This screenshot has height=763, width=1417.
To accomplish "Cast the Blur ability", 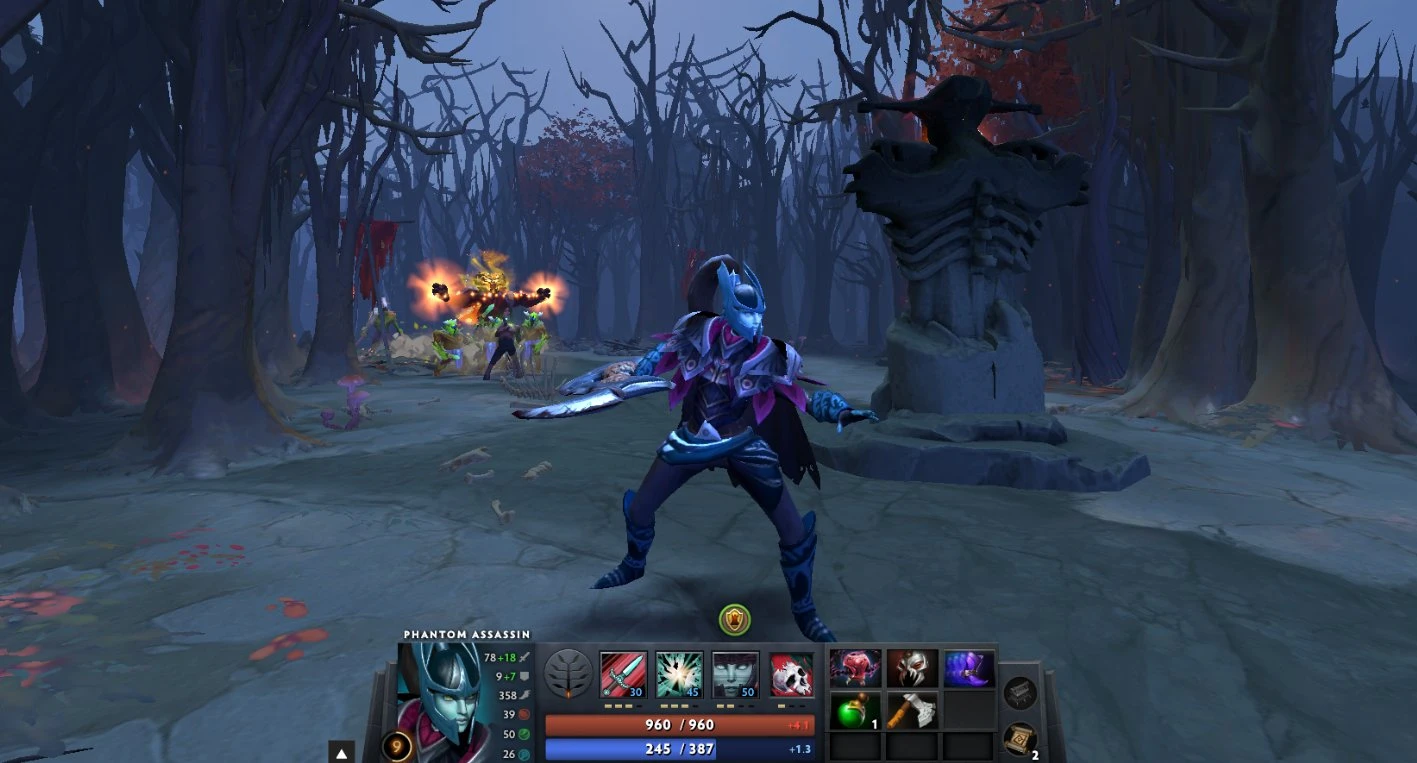I will click(x=735, y=675).
